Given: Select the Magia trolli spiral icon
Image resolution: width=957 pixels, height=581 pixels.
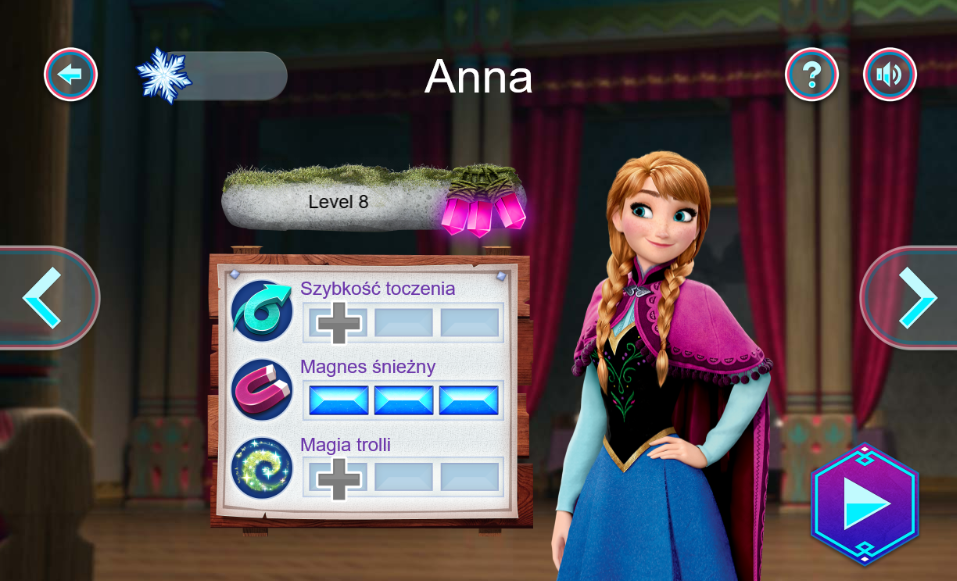Looking at the screenshot, I should click(262, 467).
